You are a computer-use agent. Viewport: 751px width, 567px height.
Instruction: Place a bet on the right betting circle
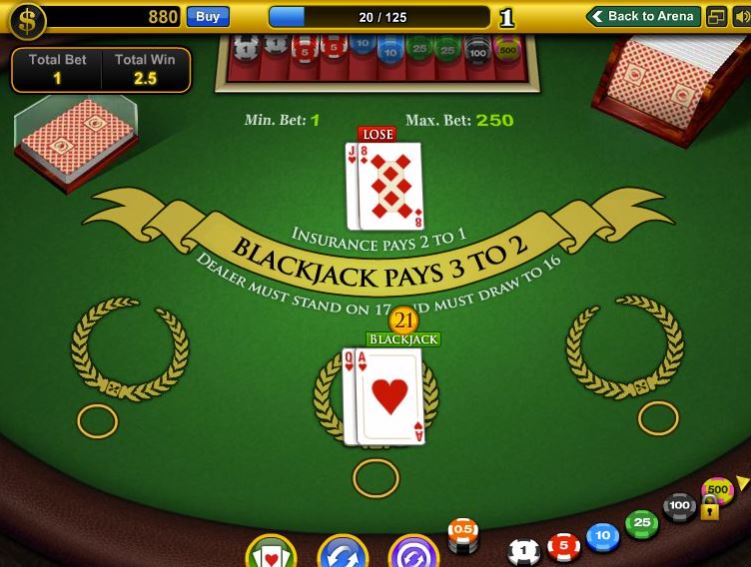(658, 418)
